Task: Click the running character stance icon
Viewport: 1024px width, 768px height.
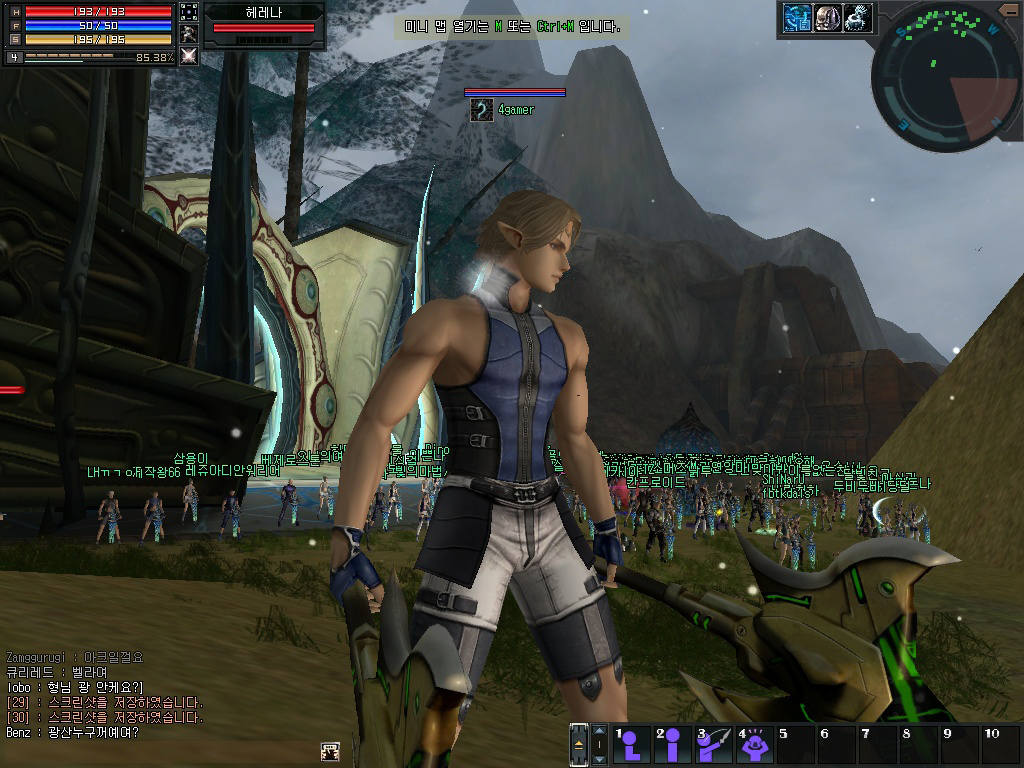Action: (x=188, y=34)
